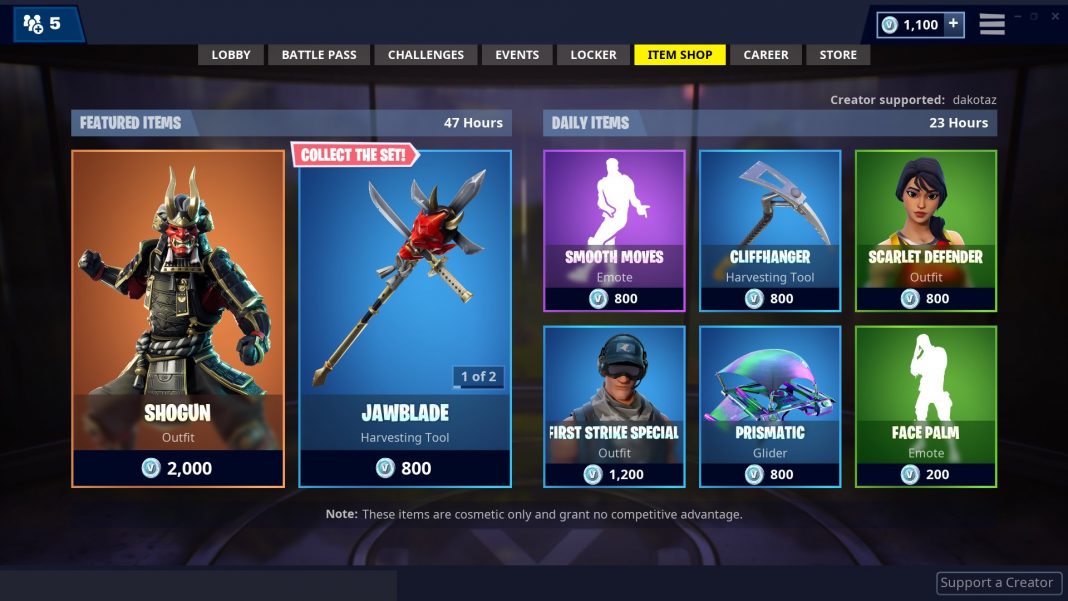This screenshot has height=601, width=1068.
Task: Switch to the Career tab
Action: click(x=766, y=55)
